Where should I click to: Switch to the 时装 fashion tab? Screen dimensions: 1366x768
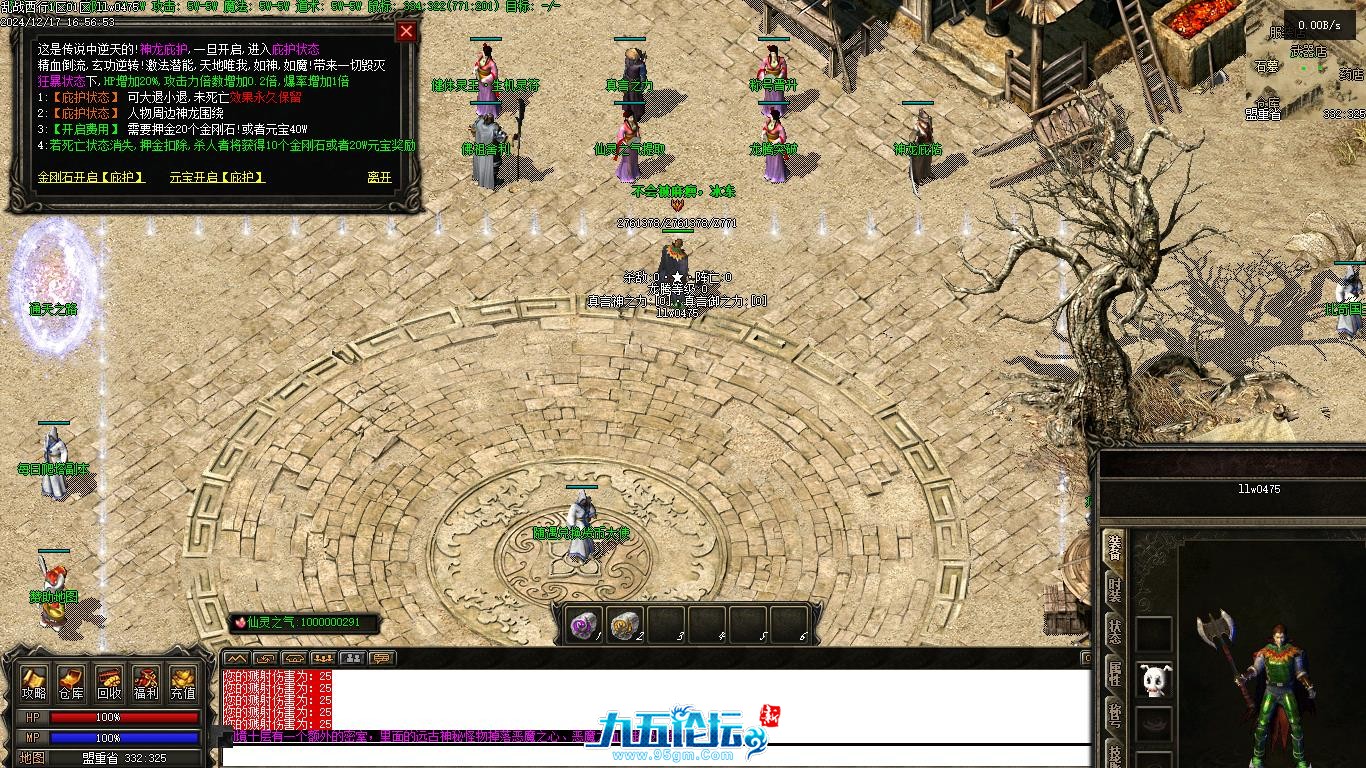click(1114, 590)
